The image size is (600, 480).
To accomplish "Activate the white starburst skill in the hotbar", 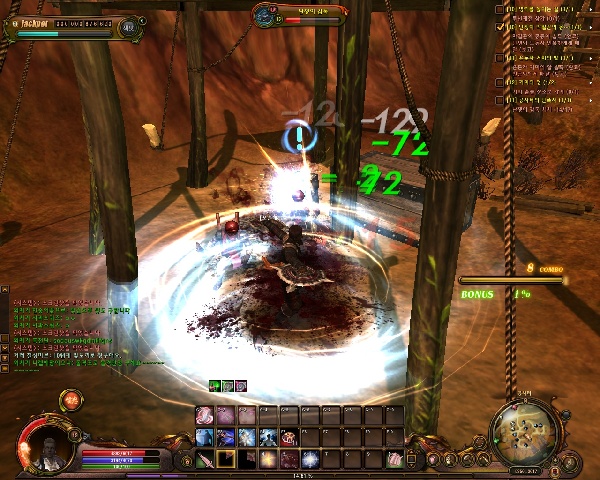I will pyautogui.click(x=310, y=459).
